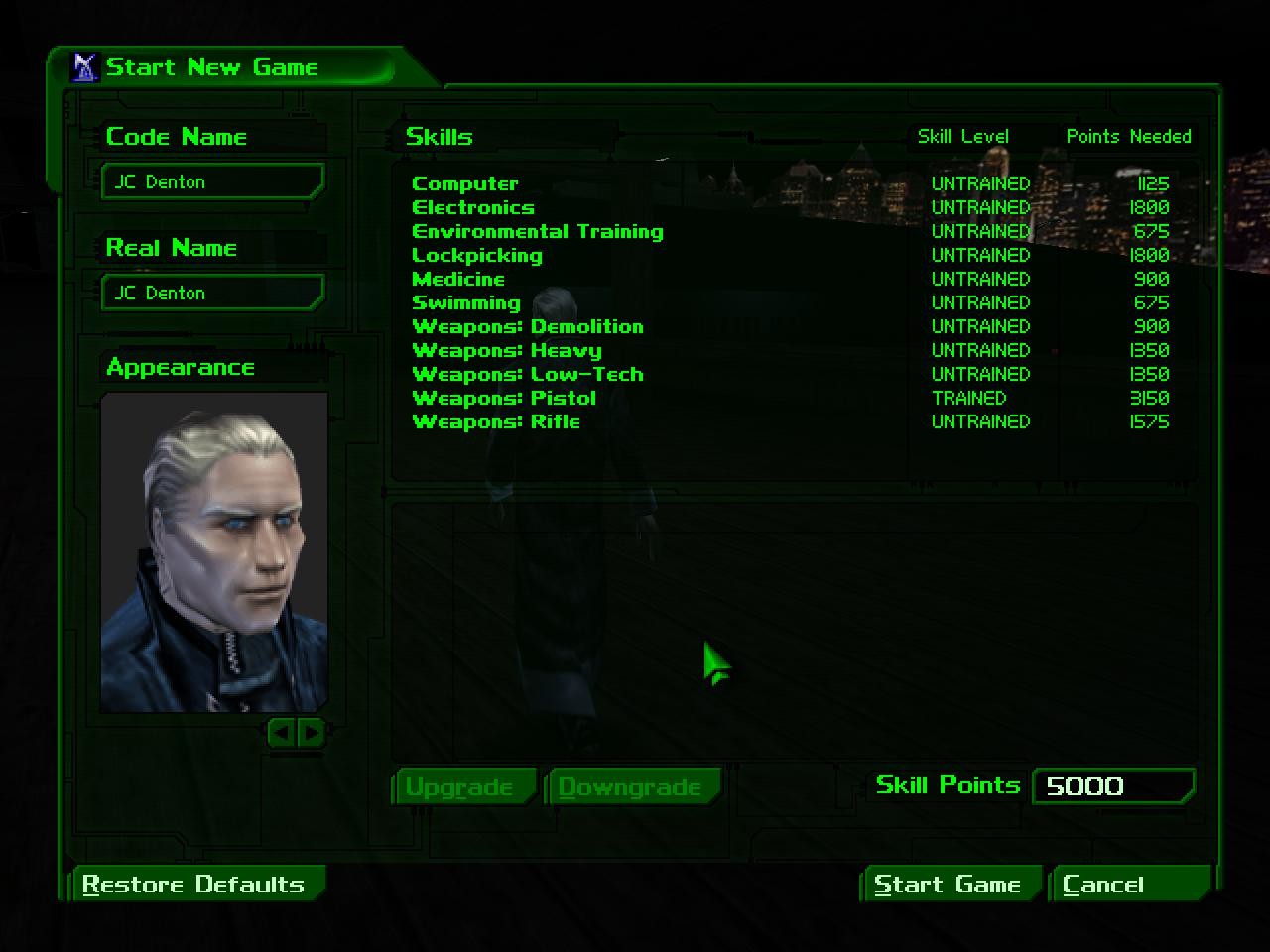Screen dimensions: 1270x952
Task: Click the logo icon on Start New Game titlebar
Action: (85, 66)
